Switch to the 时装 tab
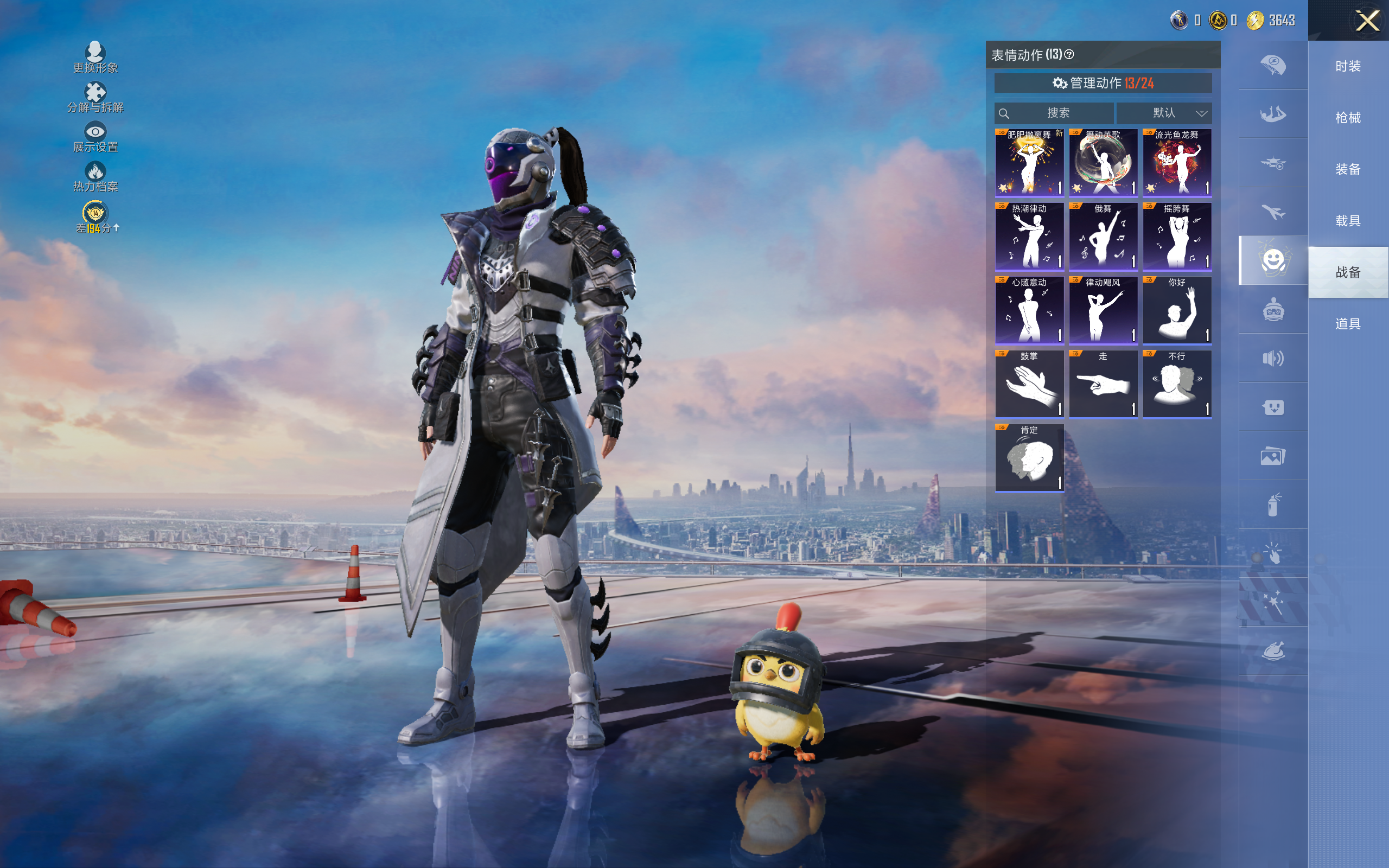This screenshot has width=1389, height=868. tap(1348, 67)
